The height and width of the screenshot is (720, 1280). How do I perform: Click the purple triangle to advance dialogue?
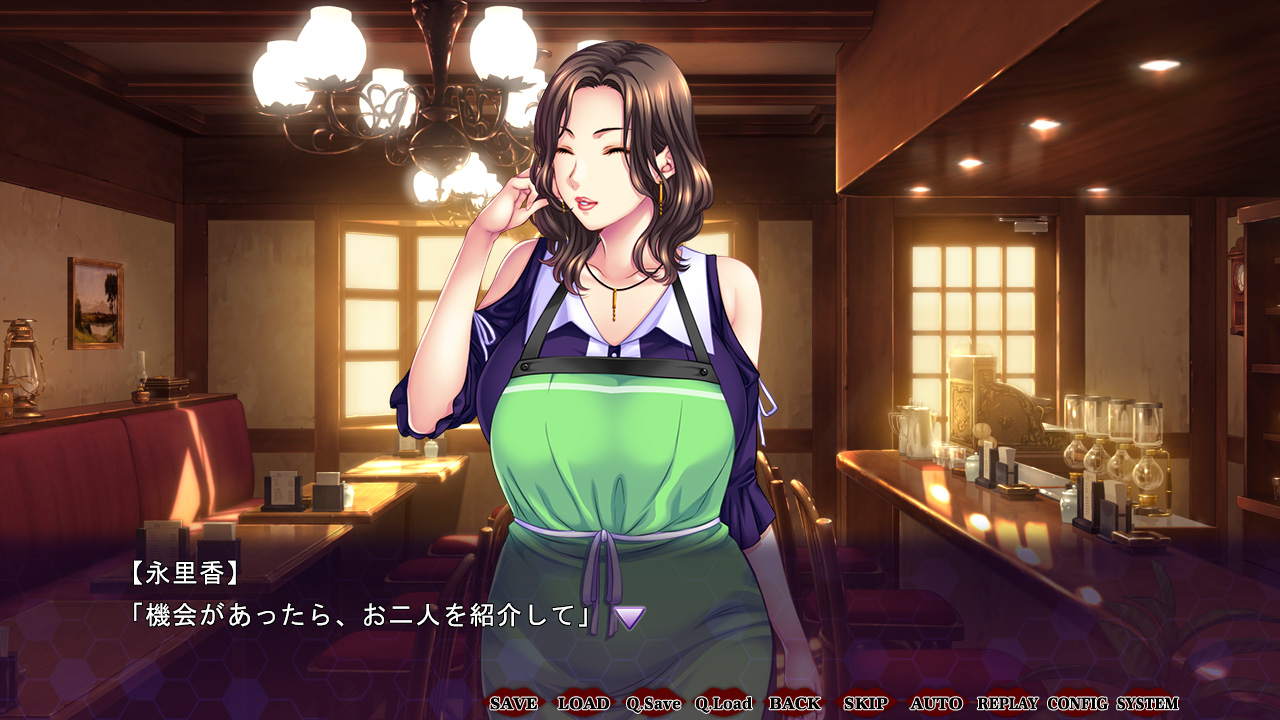click(x=629, y=617)
